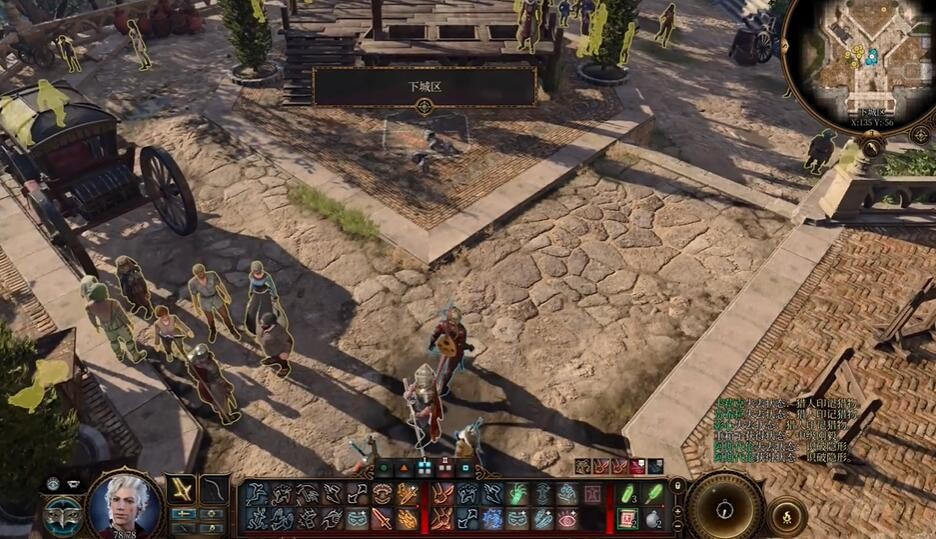Image resolution: width=936 pixels, height=539 pixels.
Task: Activate the flaming orange hotbar ability
Action: point(406,494)
